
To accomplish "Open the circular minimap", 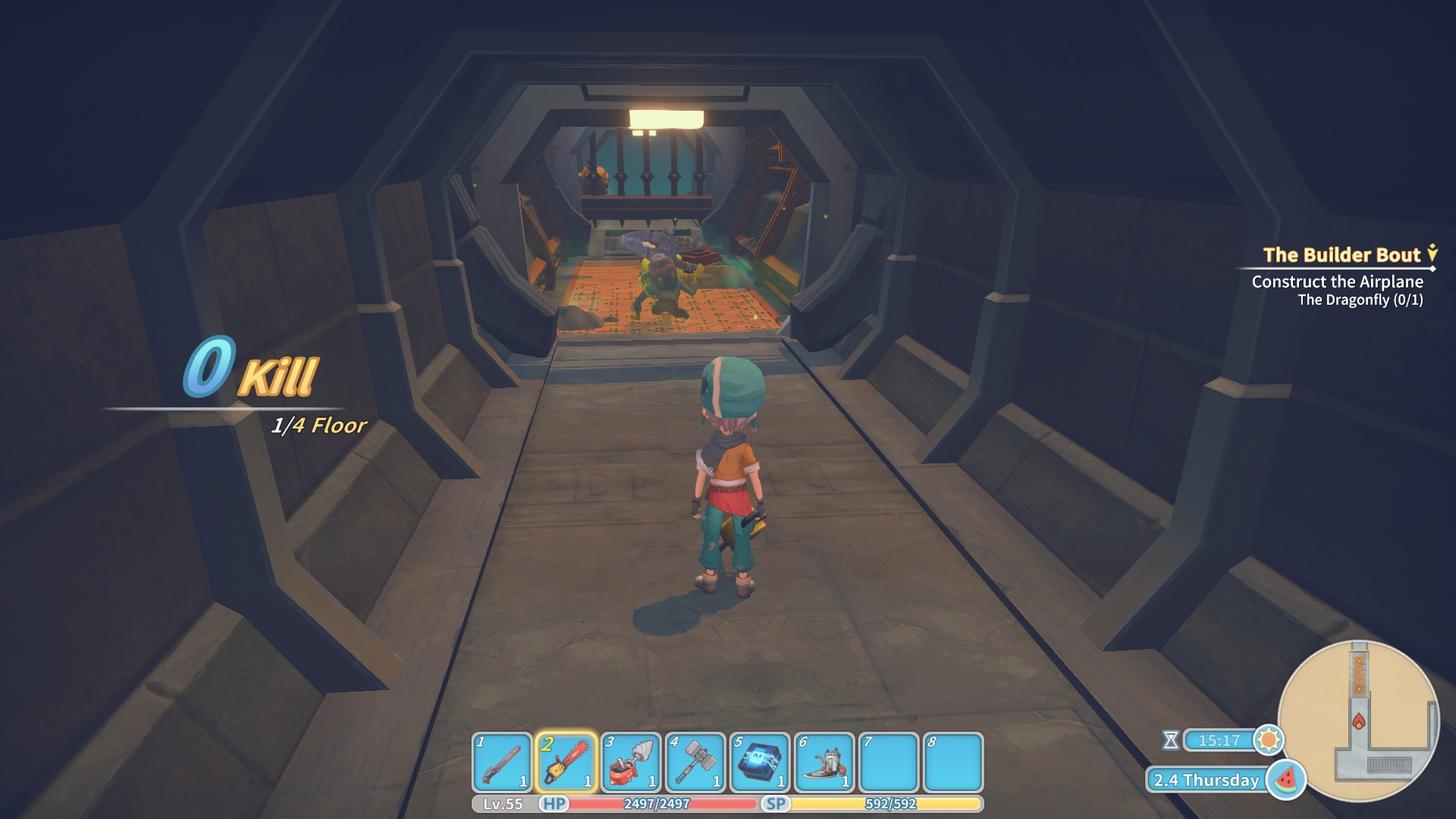I will point(1358,720).
